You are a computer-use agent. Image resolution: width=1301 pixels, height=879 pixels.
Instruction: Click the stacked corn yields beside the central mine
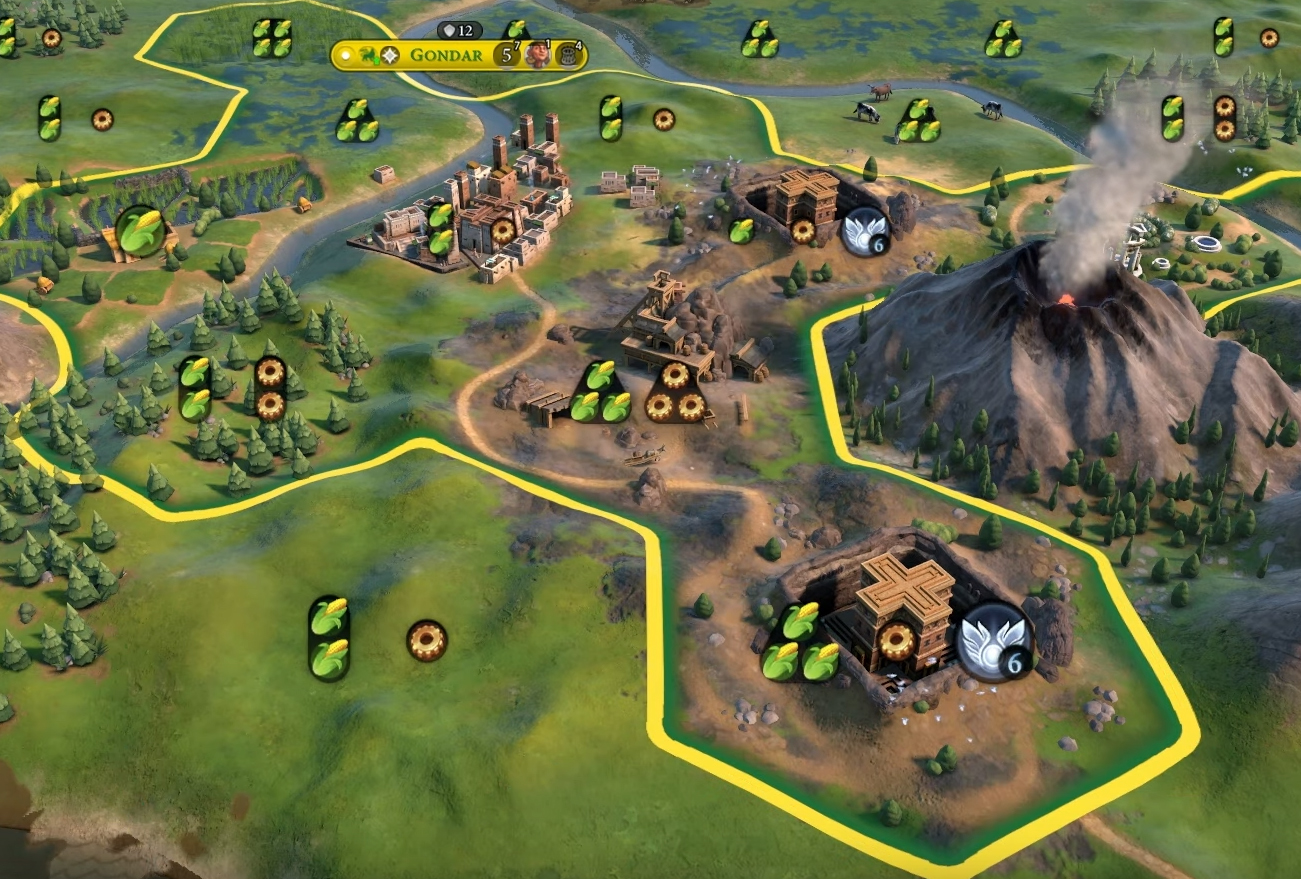click(599, 390)
